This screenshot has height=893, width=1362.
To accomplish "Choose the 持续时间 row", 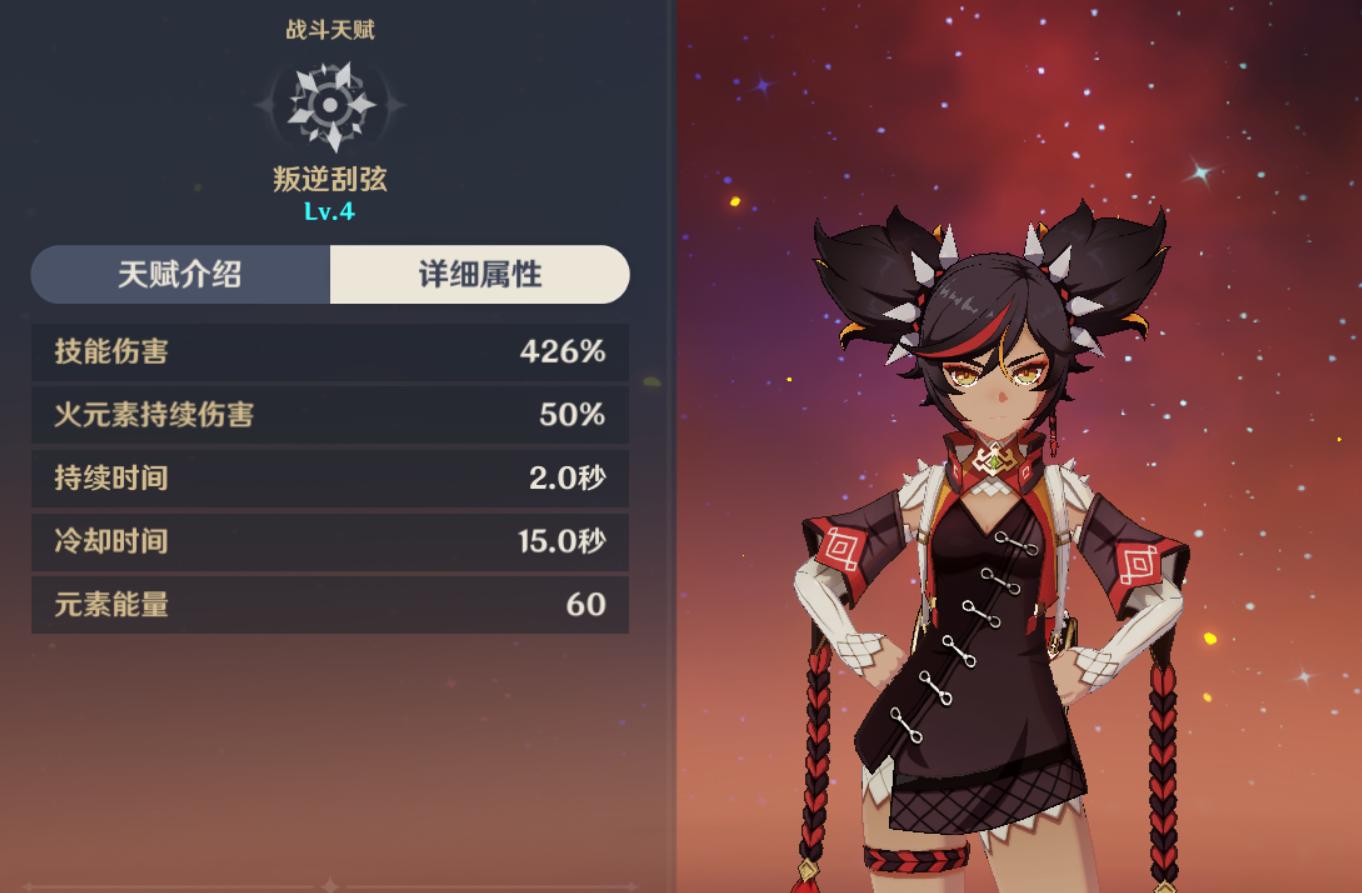I will [x=330, y=480].
